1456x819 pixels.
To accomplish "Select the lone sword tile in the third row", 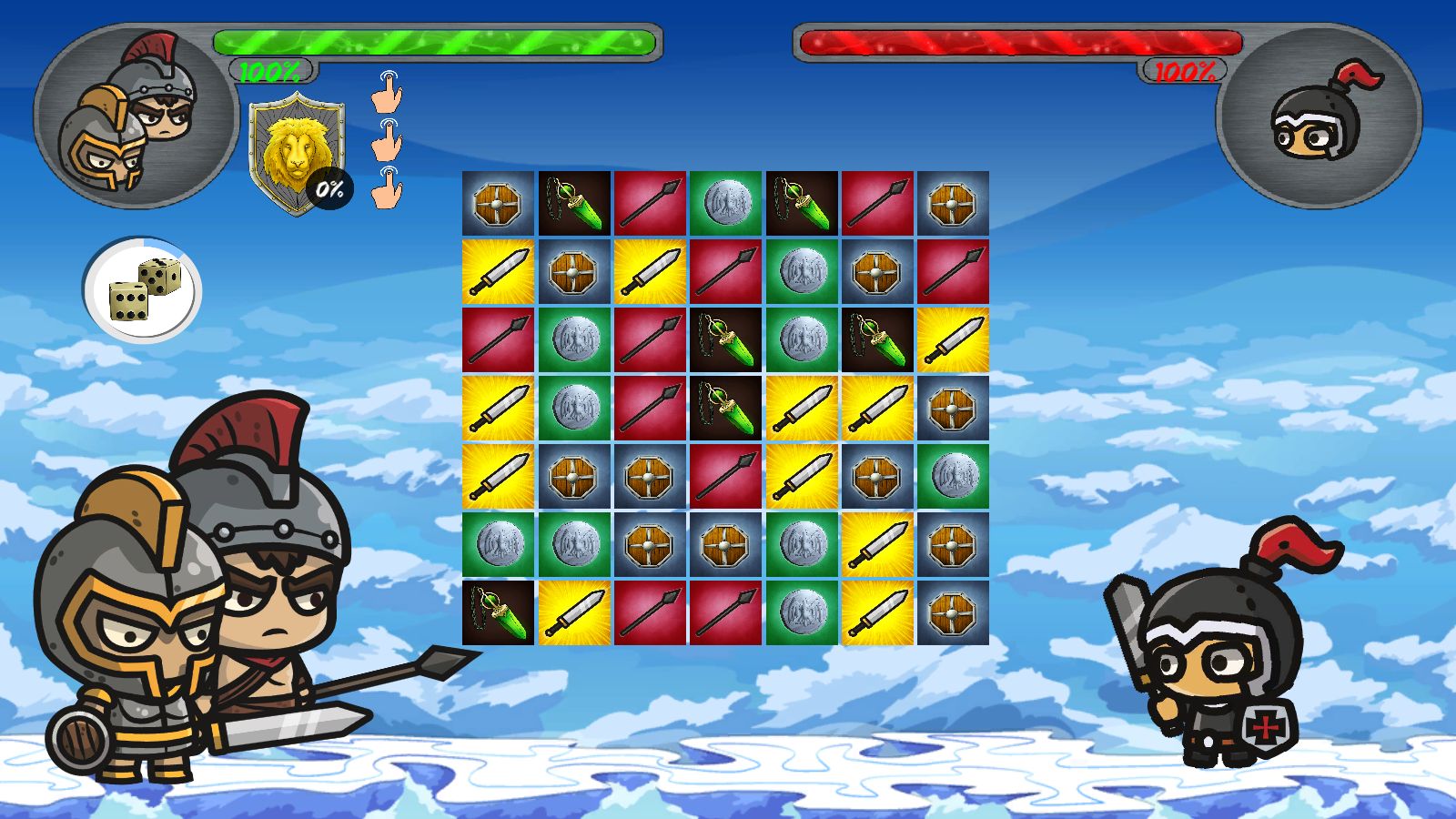I will (x=952, y=340).
